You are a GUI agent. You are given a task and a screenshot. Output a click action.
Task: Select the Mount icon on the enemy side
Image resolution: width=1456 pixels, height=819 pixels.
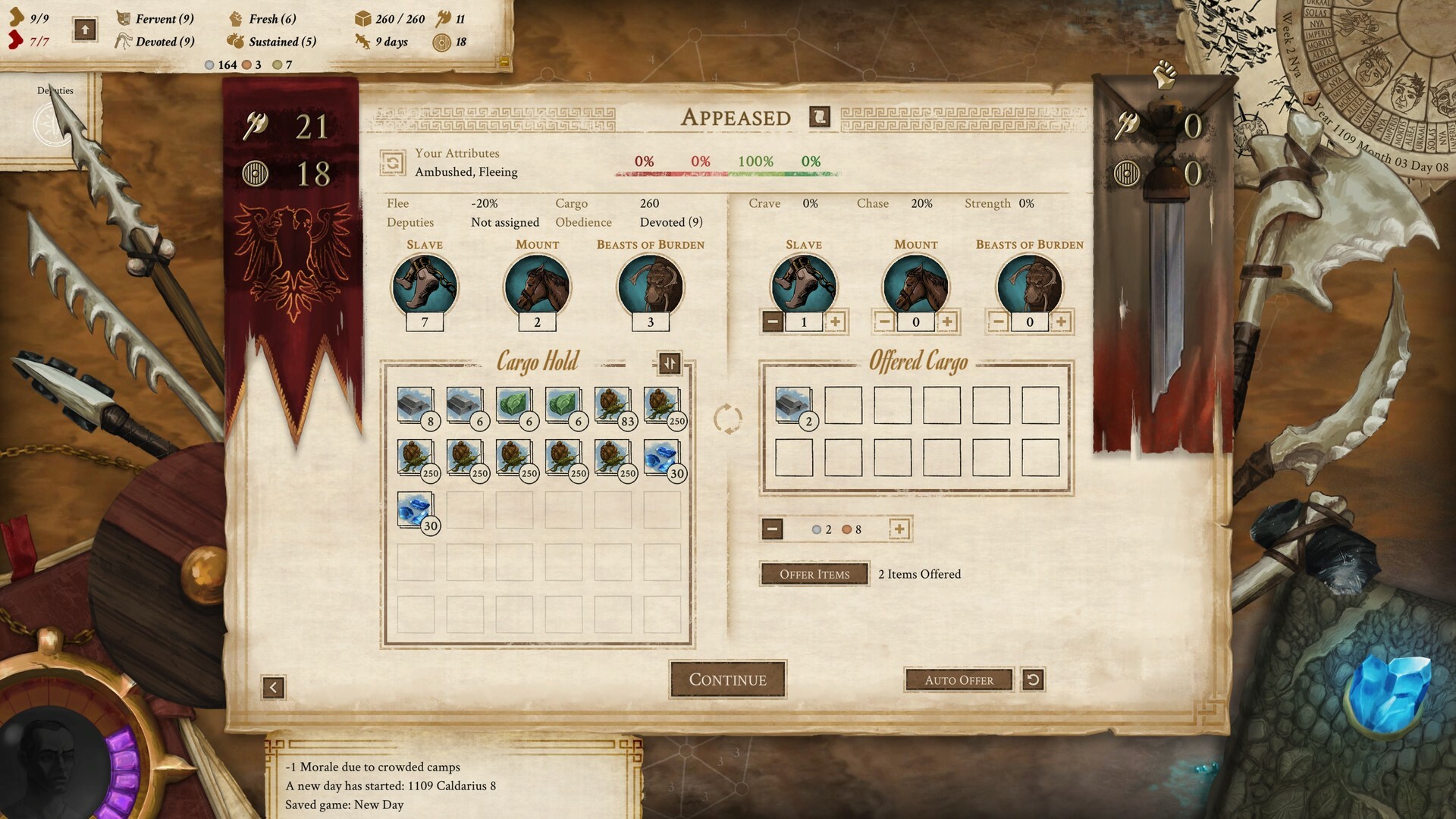pyautogui.click(x=916, y=286)
